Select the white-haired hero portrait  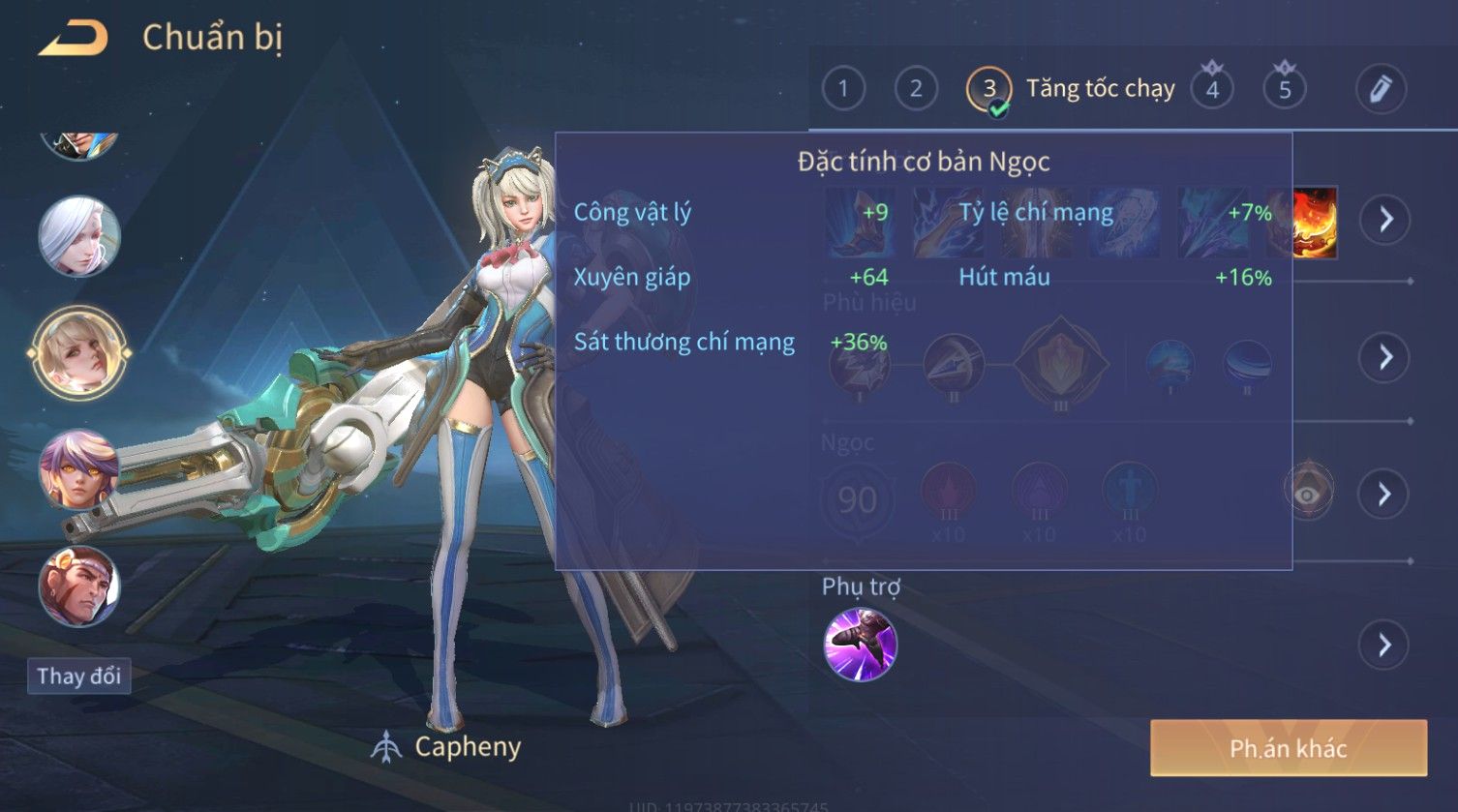tap(79, 236)
